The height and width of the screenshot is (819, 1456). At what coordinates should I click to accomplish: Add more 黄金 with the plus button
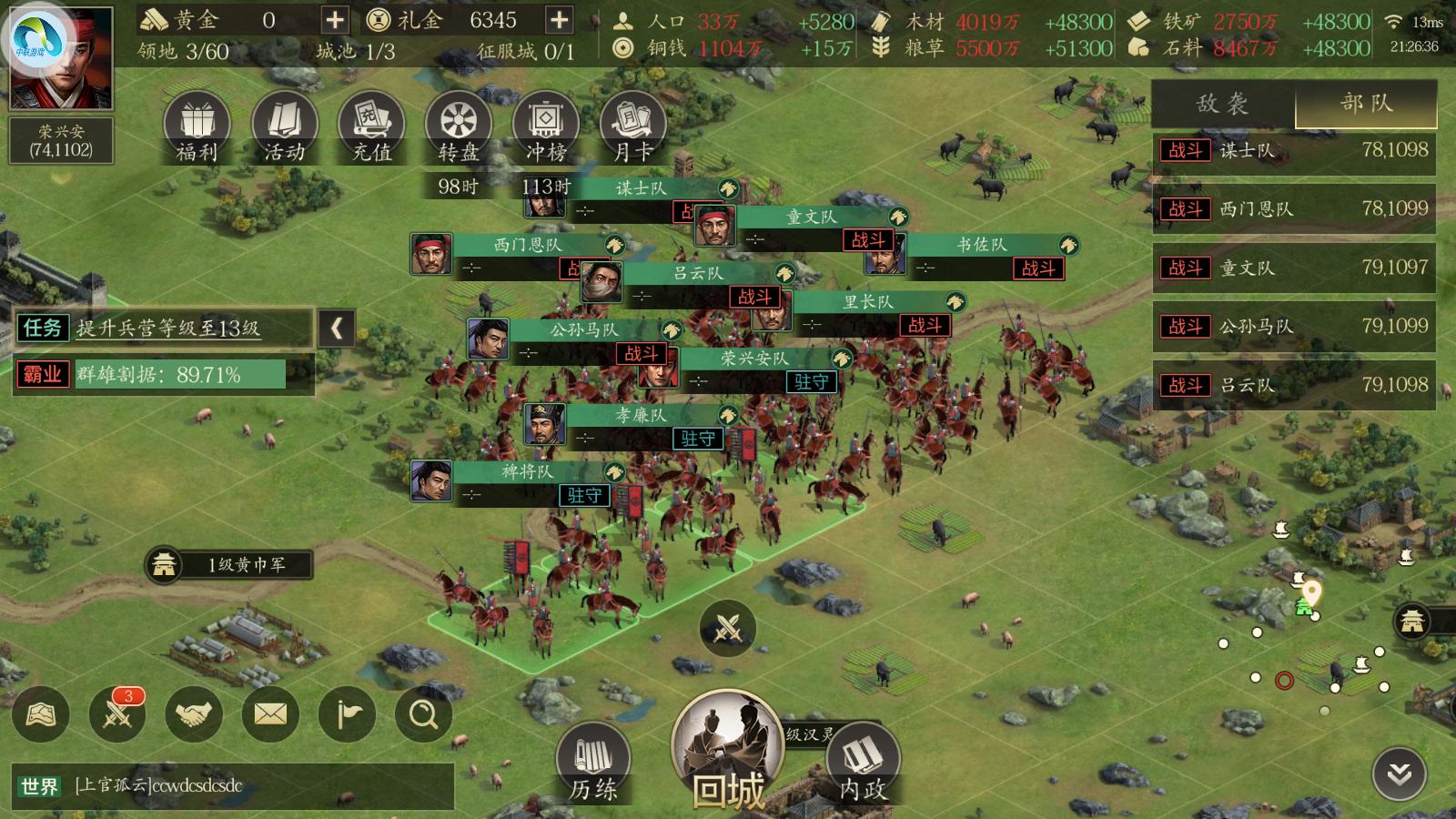335,20
